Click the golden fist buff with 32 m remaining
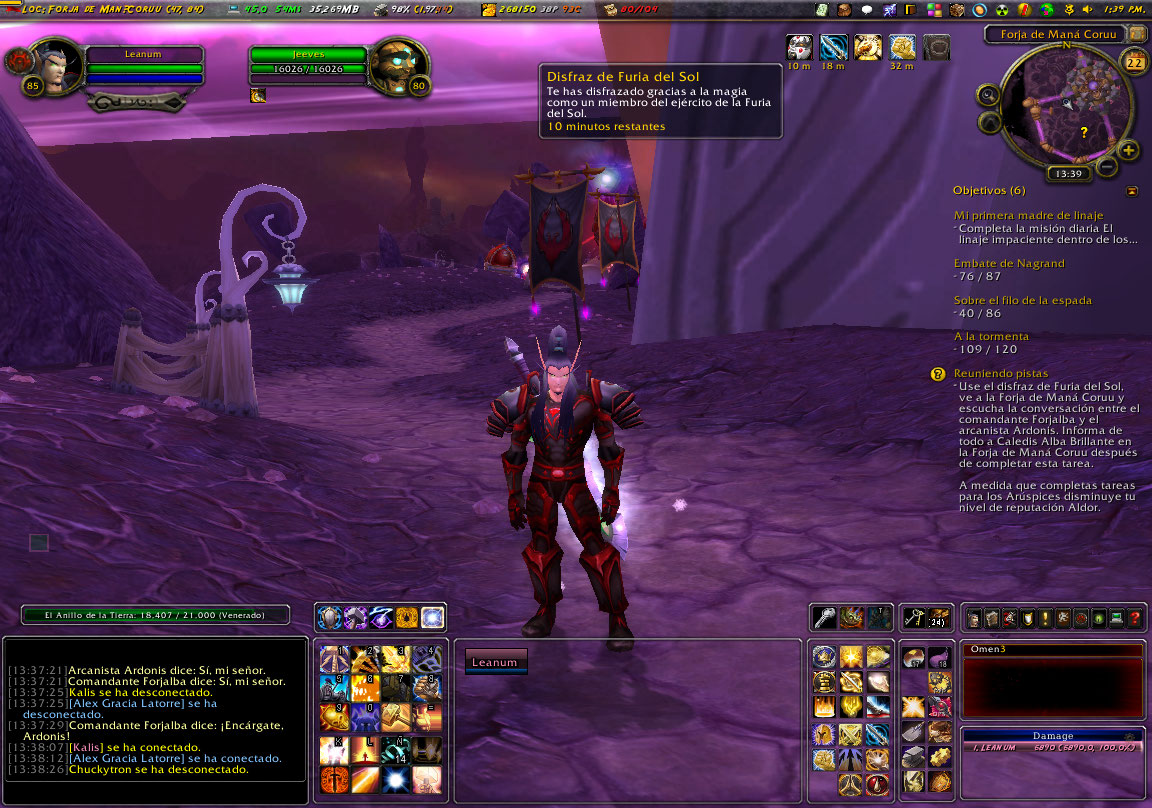1152x808 pixels. (902, 47)
